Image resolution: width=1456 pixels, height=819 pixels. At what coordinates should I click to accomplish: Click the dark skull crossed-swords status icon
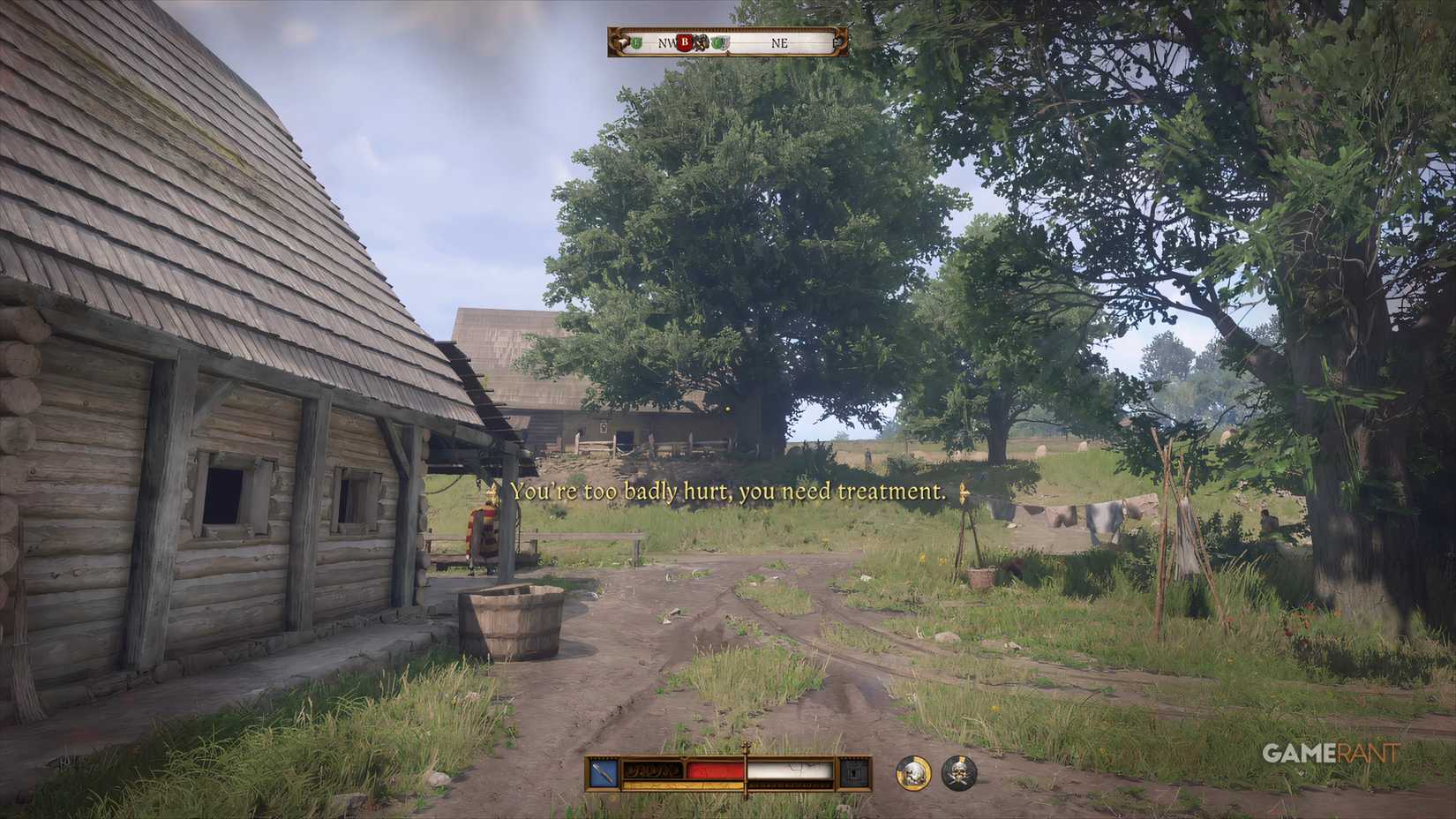tap(959, 774)
